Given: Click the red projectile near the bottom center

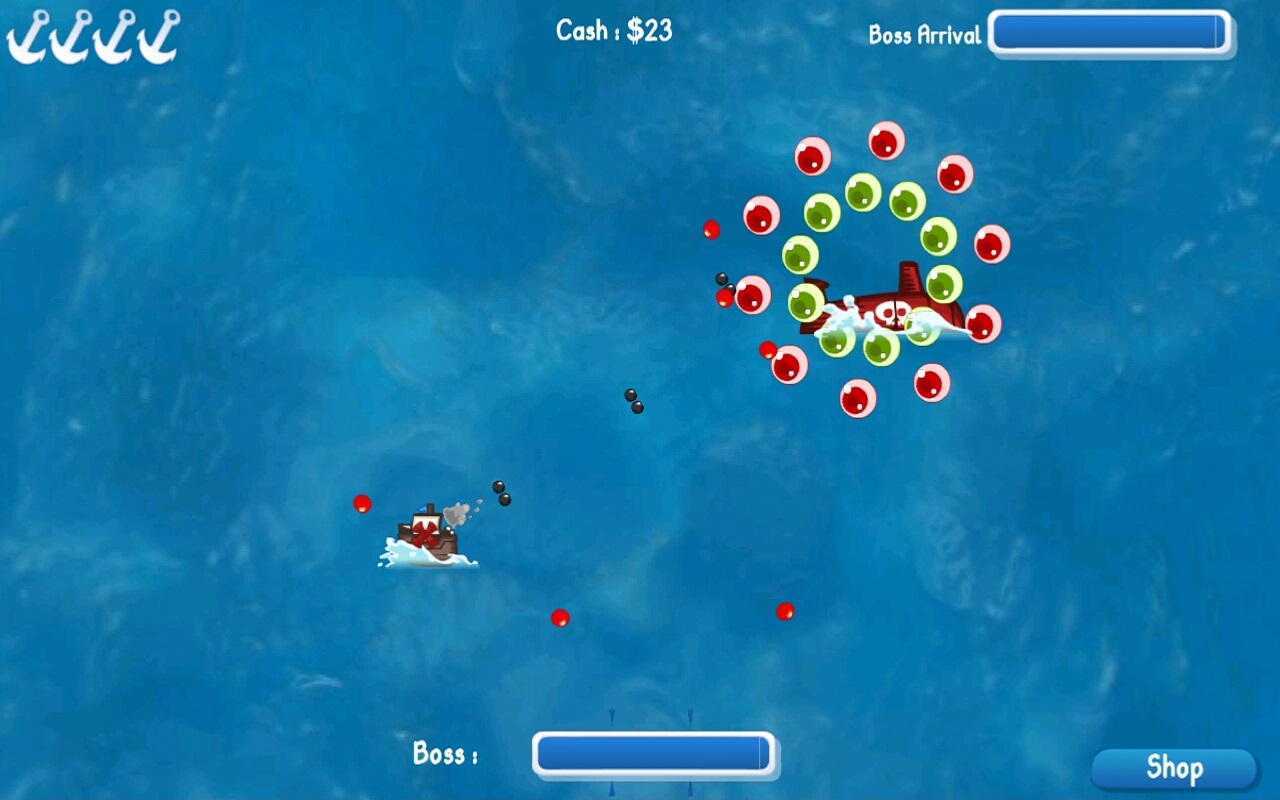Looking at the screenshot, I should coord(560,619).
